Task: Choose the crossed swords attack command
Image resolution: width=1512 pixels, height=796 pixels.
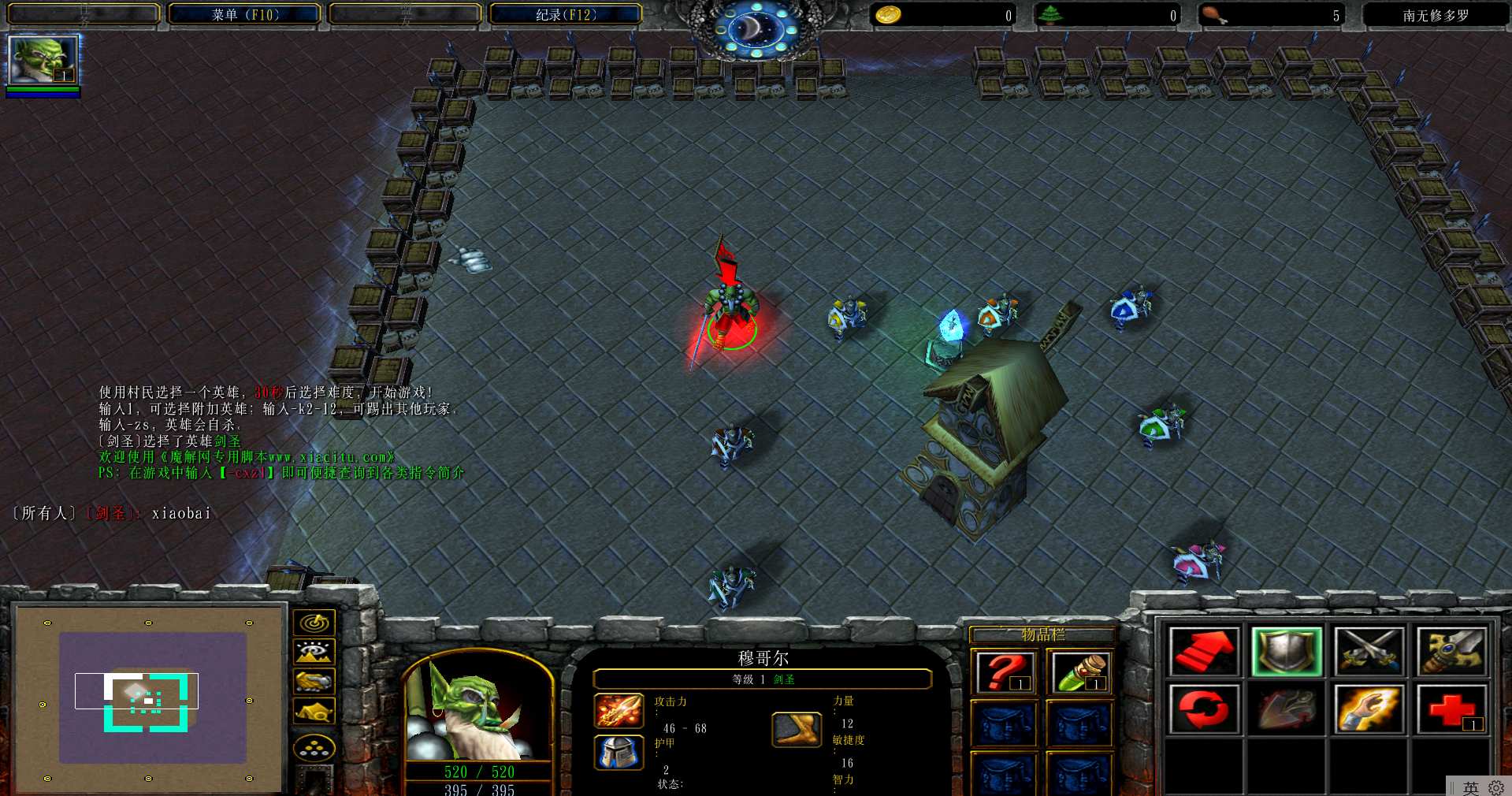Action: (x=1369, y=651)
